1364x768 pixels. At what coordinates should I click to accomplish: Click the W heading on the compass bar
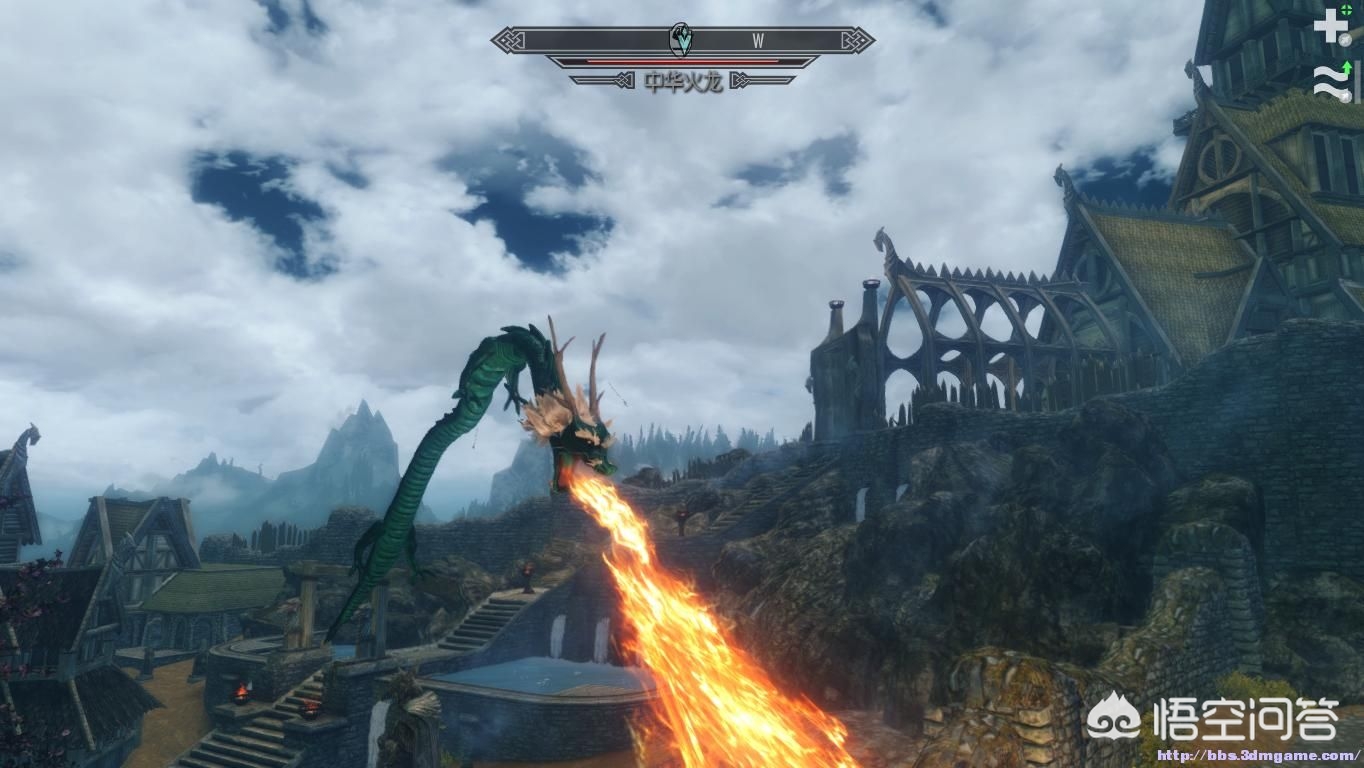pyautogui.click(x=758, y=41)
